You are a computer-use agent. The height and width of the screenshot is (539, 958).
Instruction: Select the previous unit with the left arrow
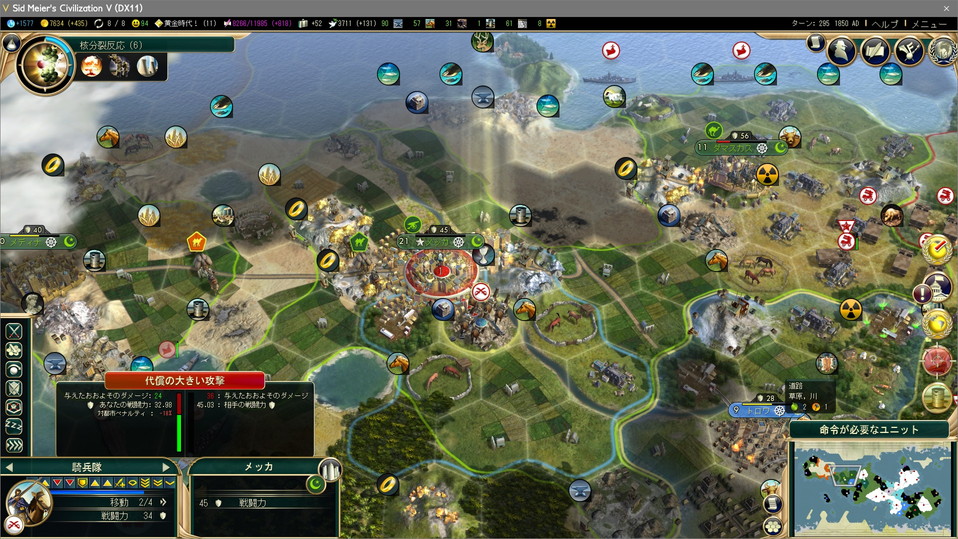pyautogui.click(x=10, y=467)
